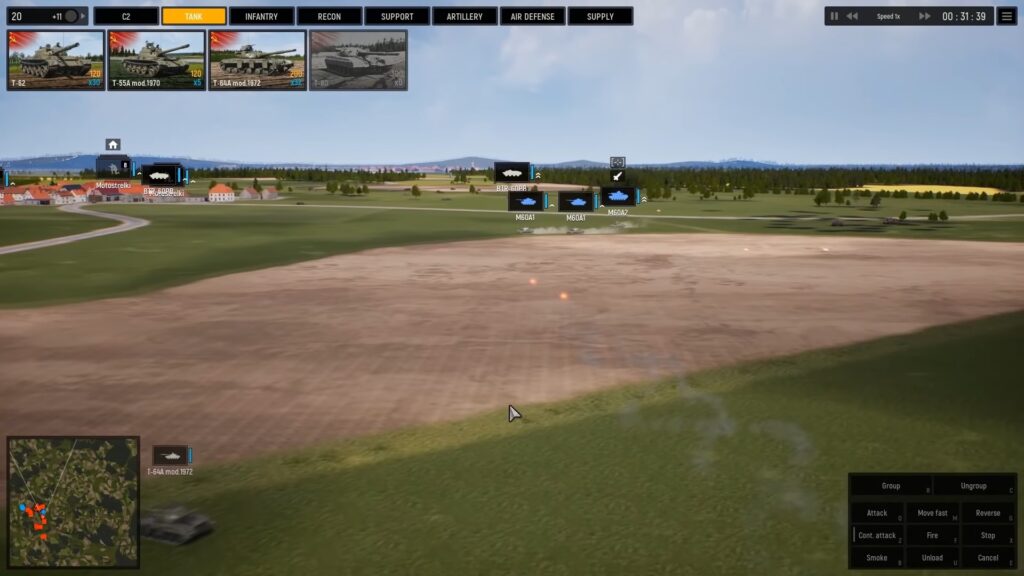Increase game speed with fast-forward arrows
The width and height of the screenshot is (1024, 576).
click(x=925, y=16)
